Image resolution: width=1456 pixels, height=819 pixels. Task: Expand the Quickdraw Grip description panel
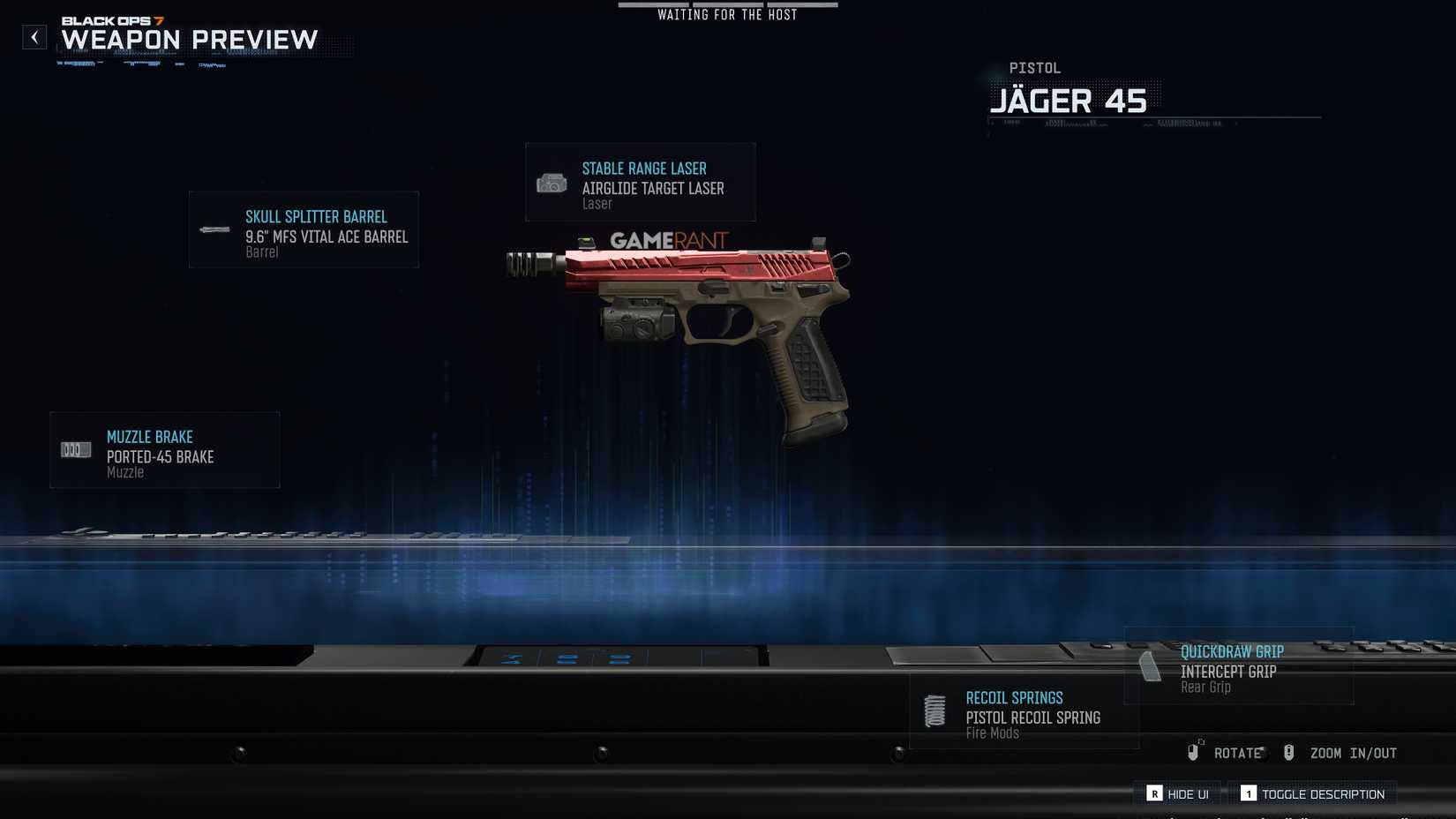(1240, 667)
